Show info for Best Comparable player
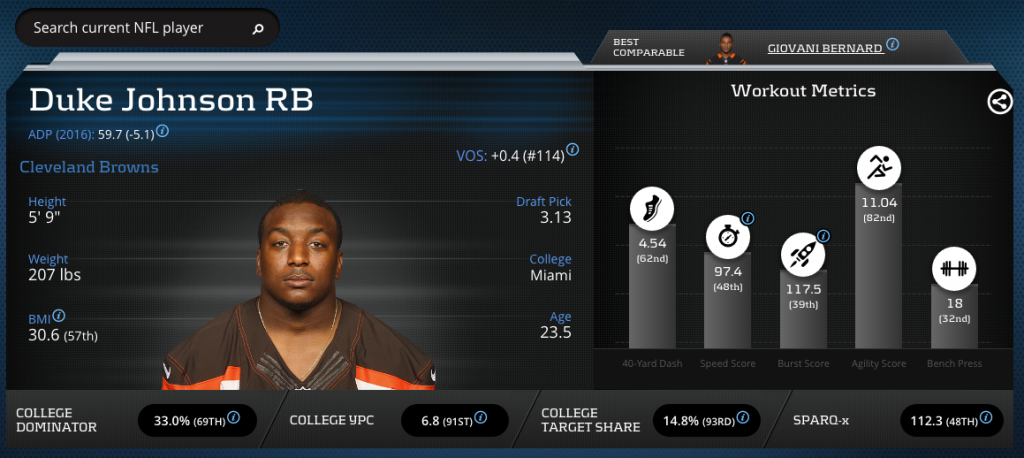This screenshot has width=1024, height=458. coord(892,45)
